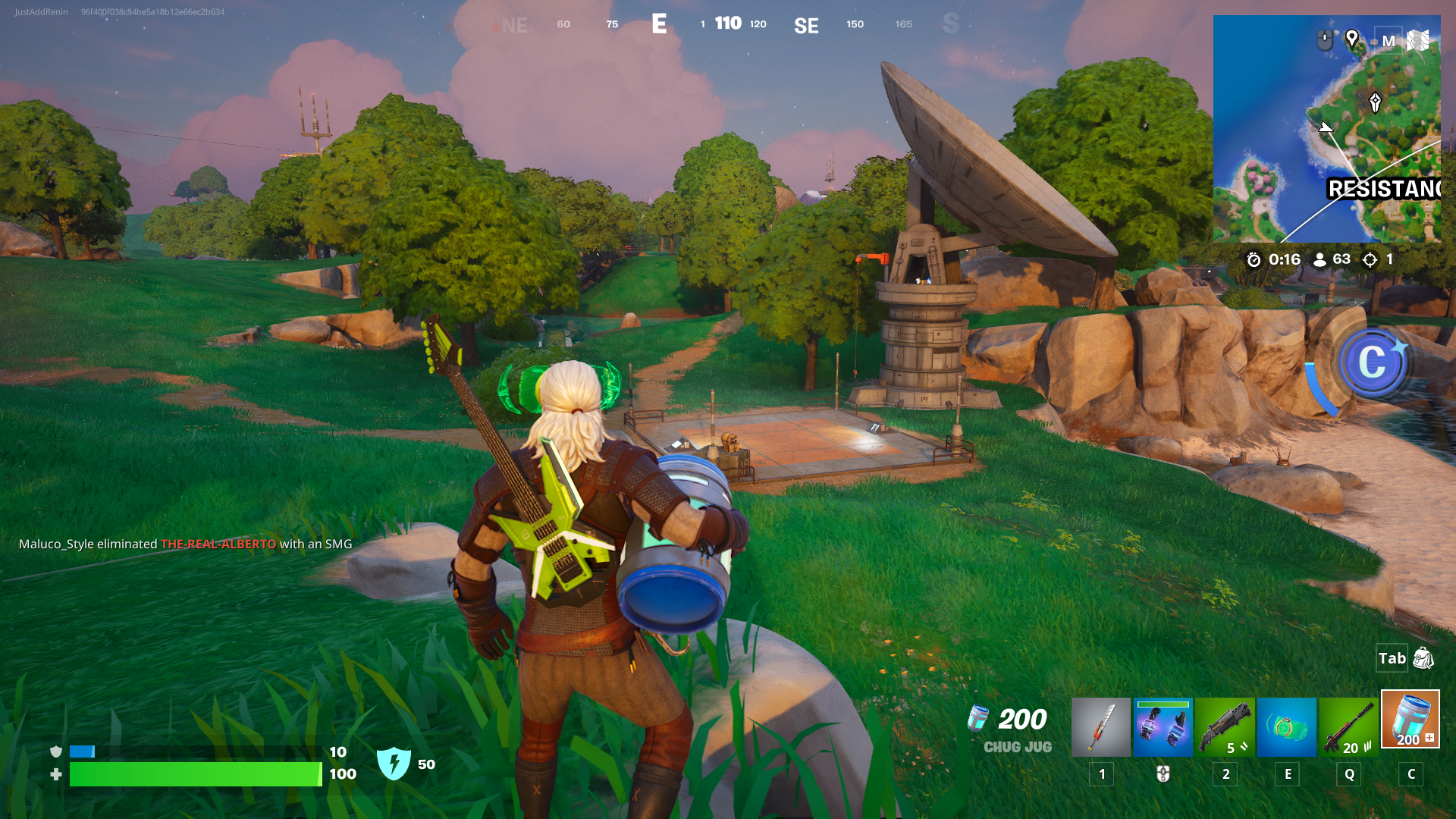Click the mouse input indicator above the minimap
This screenshot has height=819, width=1456.
(x=1324, y=38)
